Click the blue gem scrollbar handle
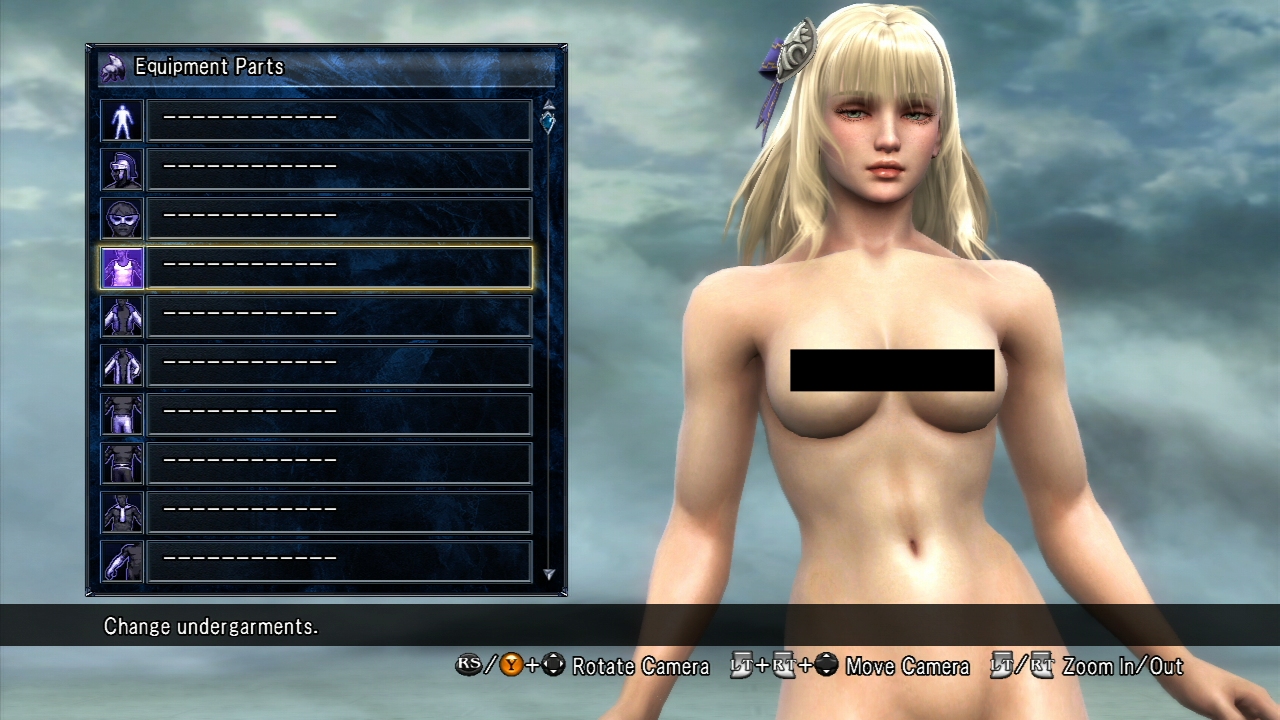Screen dimensions: 1280x720 (548, 122)
